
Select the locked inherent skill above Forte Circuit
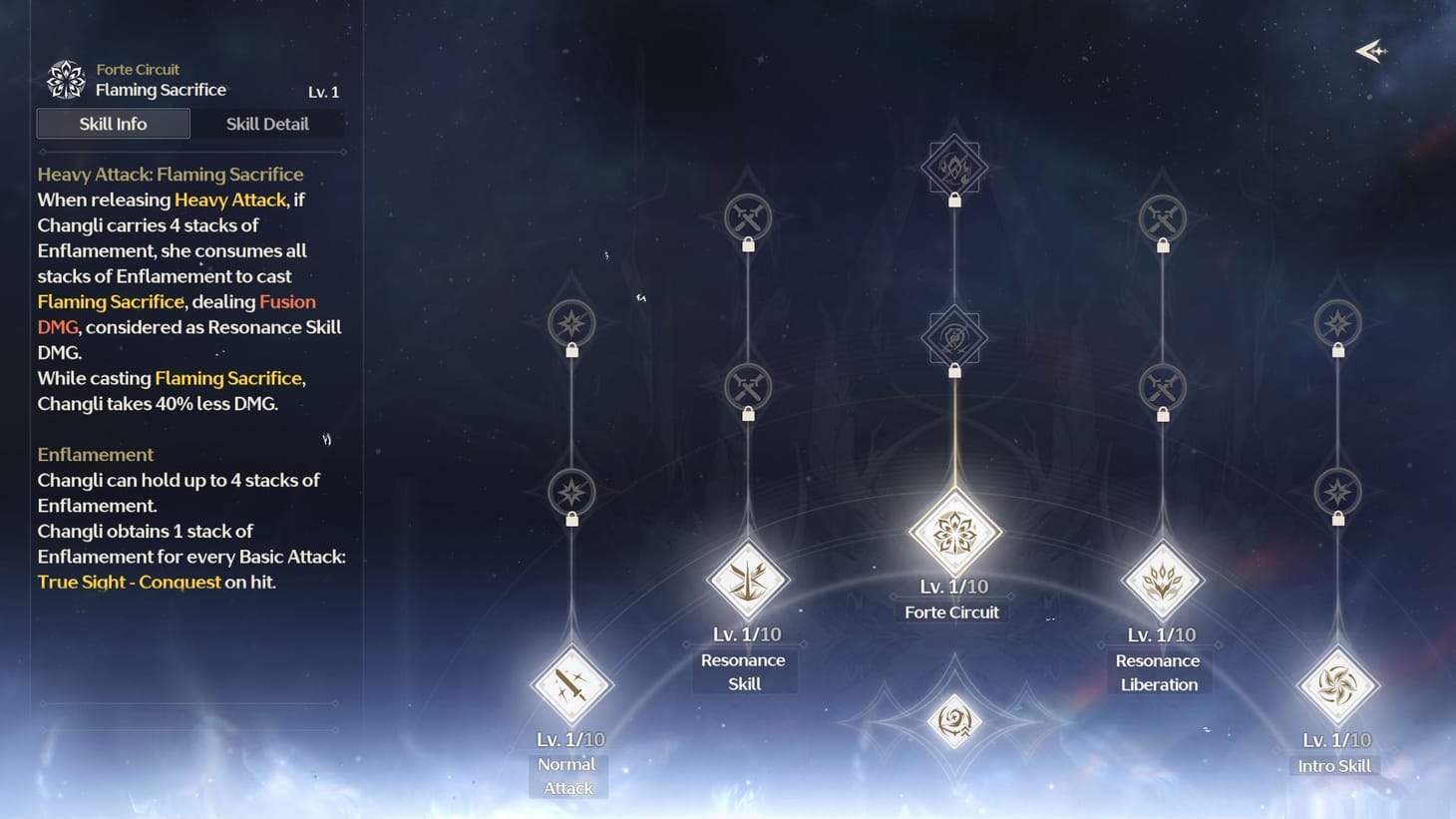point(953,336)
